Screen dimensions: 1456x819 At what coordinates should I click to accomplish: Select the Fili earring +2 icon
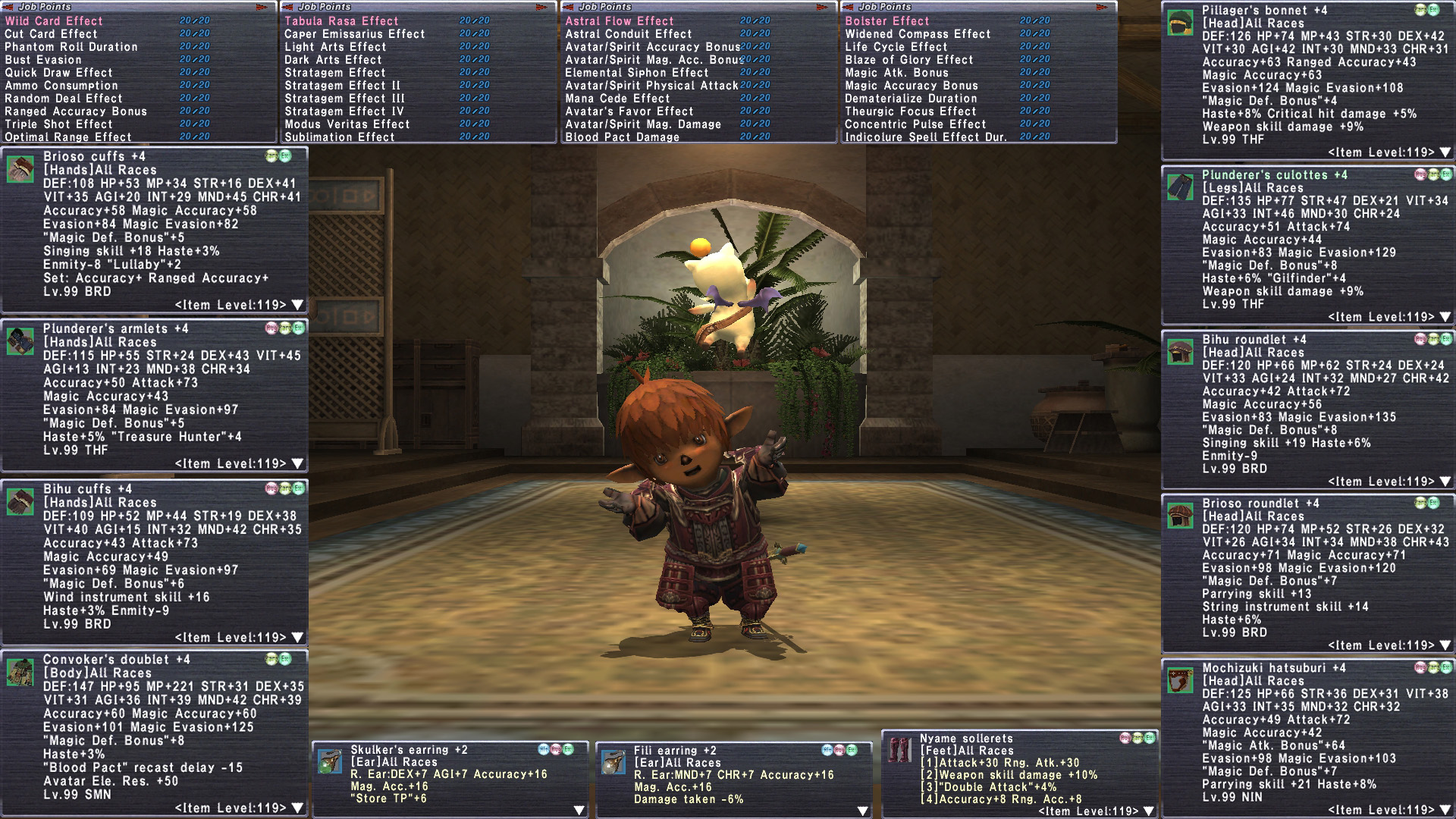coord(613,762)
